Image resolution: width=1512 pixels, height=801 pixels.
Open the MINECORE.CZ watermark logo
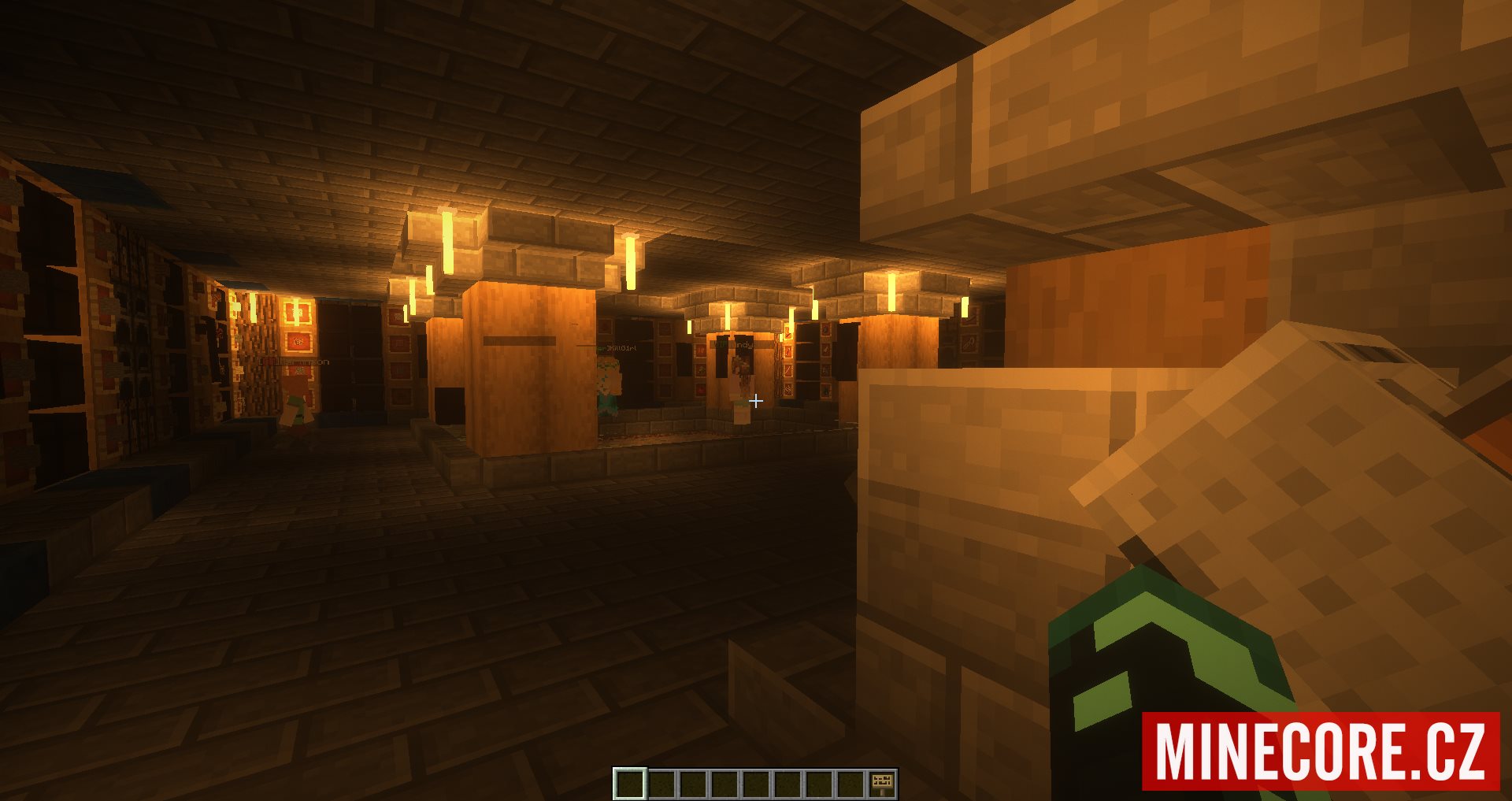click(x=1321, y=751)
